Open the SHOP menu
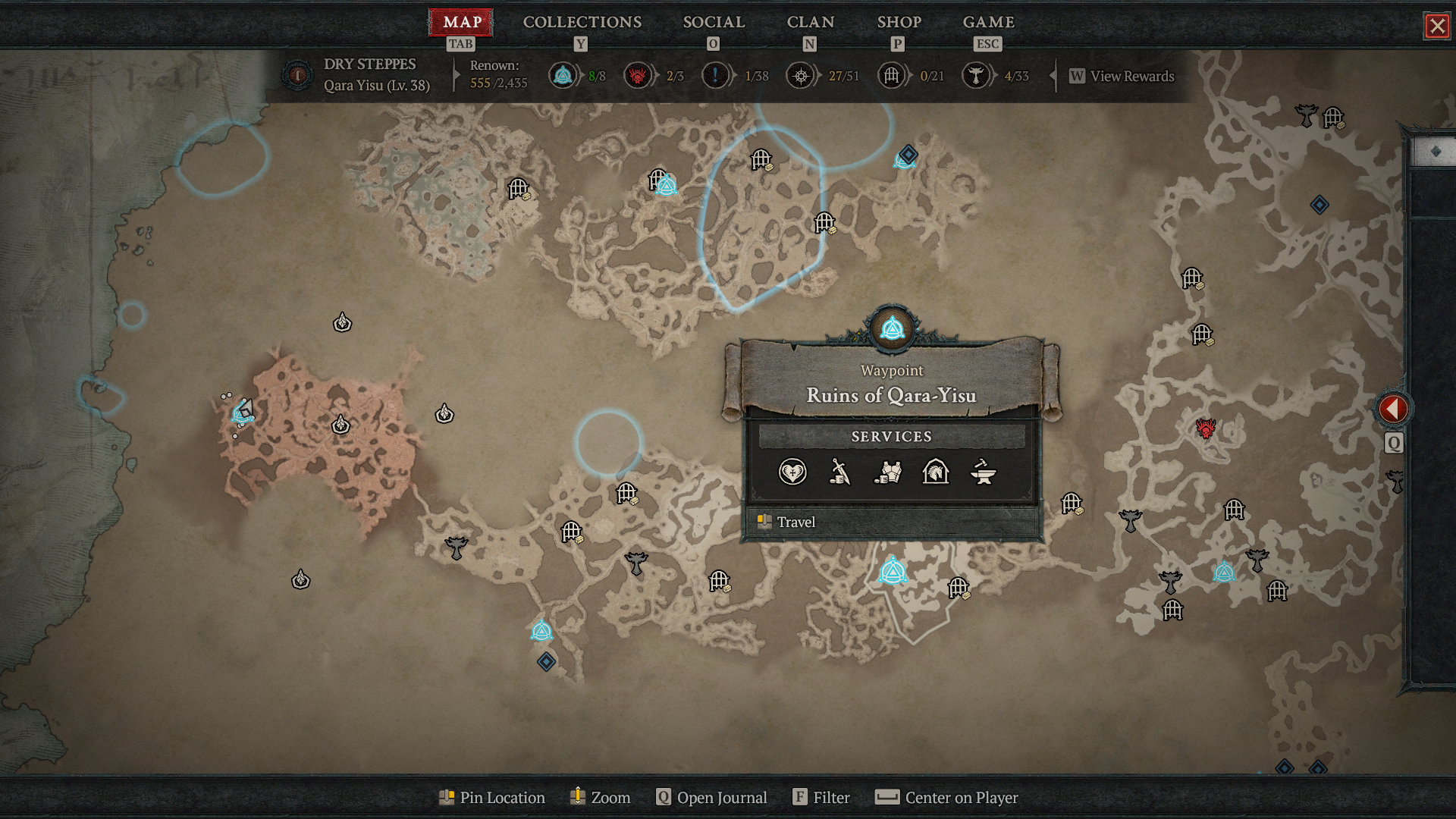This screenshot has width=1456, height=819. [x=899, y=22]
